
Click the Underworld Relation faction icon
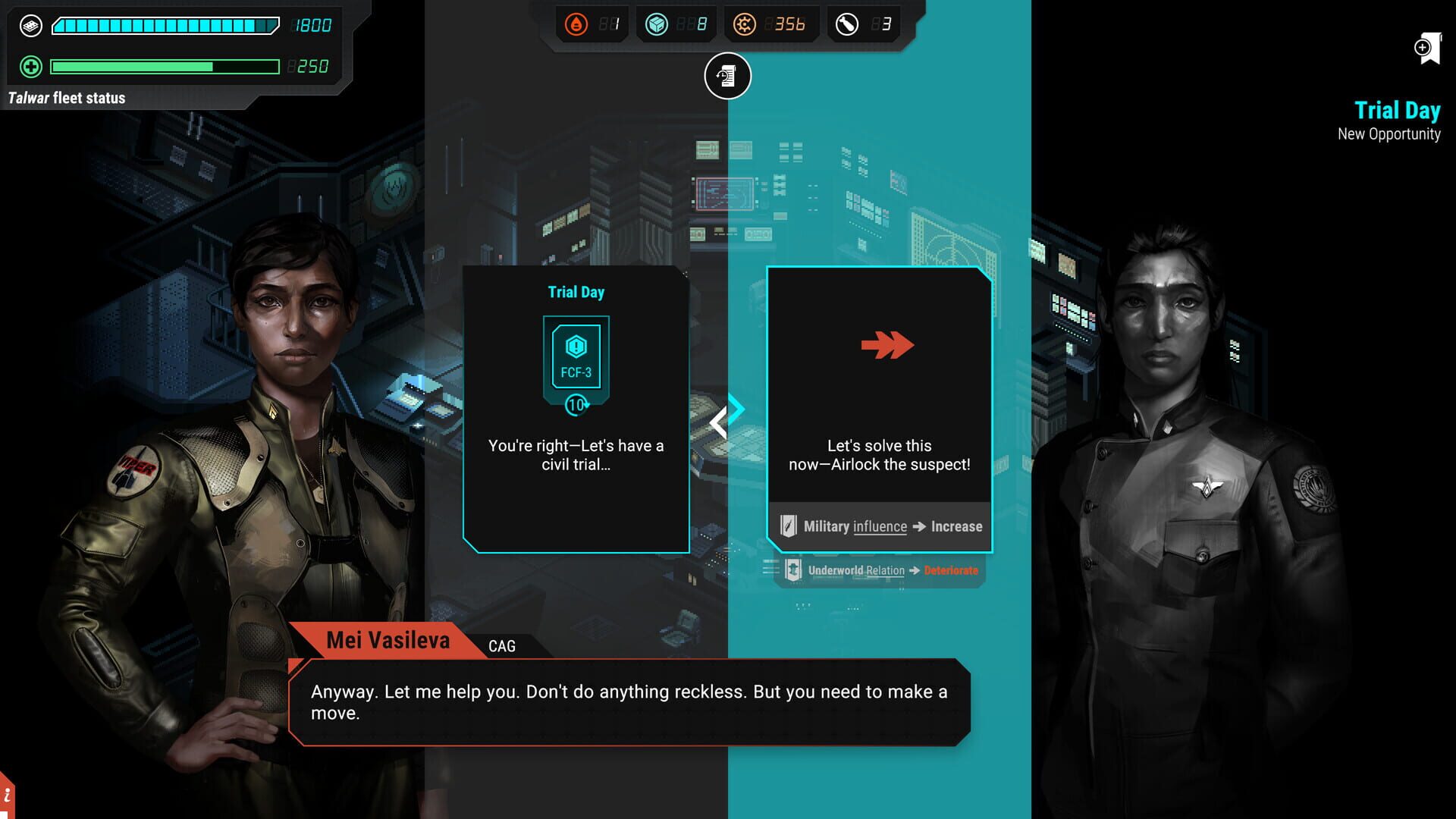click(793, 570)
